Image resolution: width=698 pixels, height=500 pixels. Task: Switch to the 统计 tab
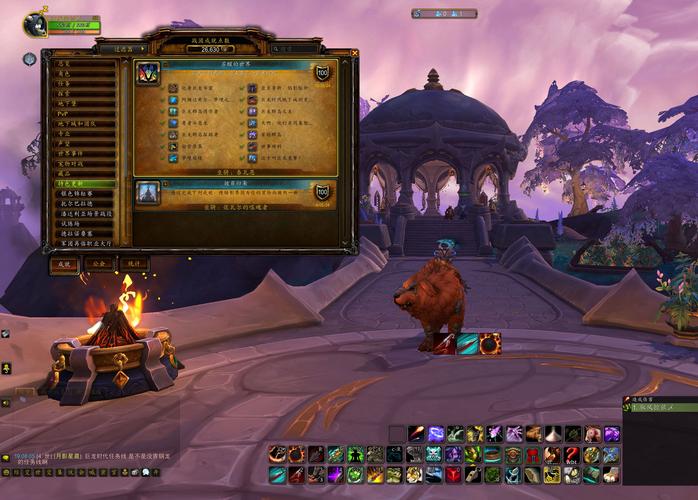[x=132, y=264]
